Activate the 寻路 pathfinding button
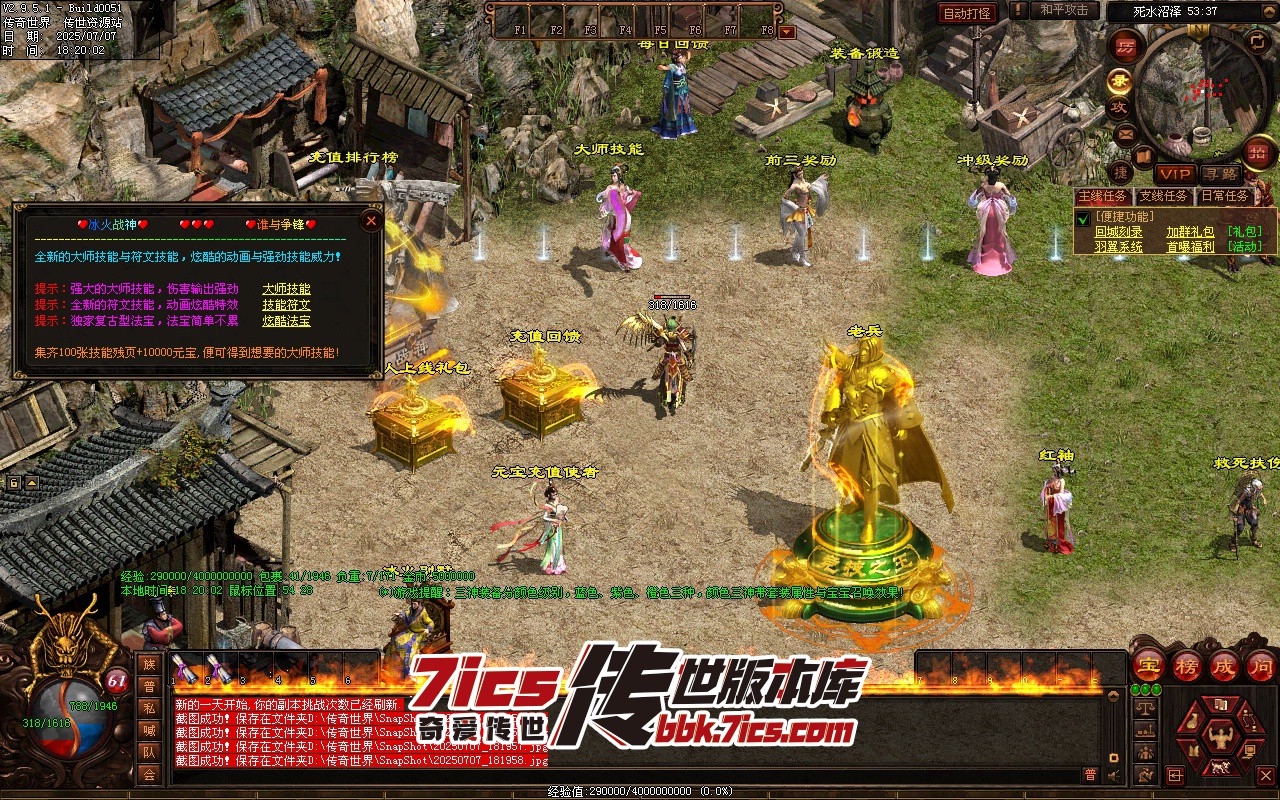Viewport: 1280px width, 800px height. coord(1220,174)
